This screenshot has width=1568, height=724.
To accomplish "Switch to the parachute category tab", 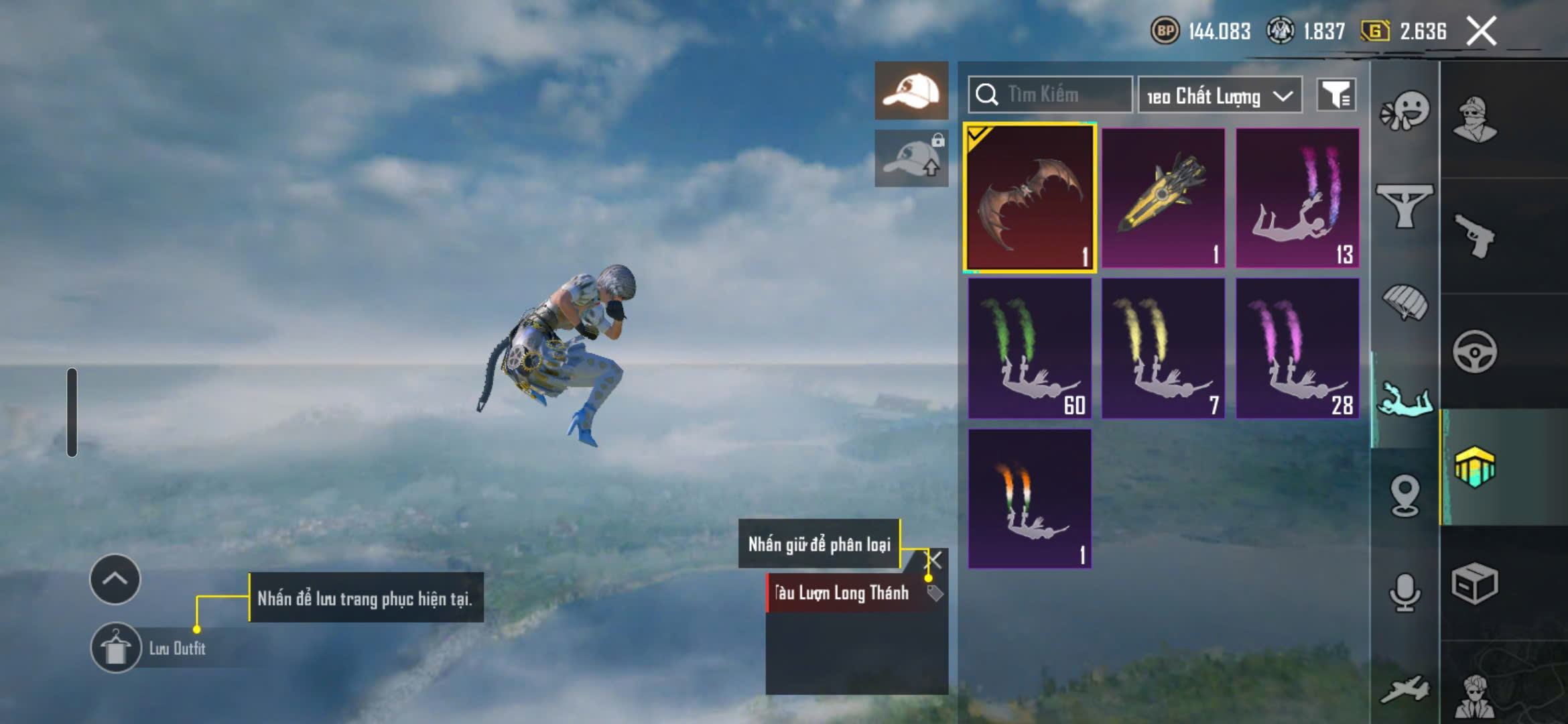I will tap(1404, 303).
